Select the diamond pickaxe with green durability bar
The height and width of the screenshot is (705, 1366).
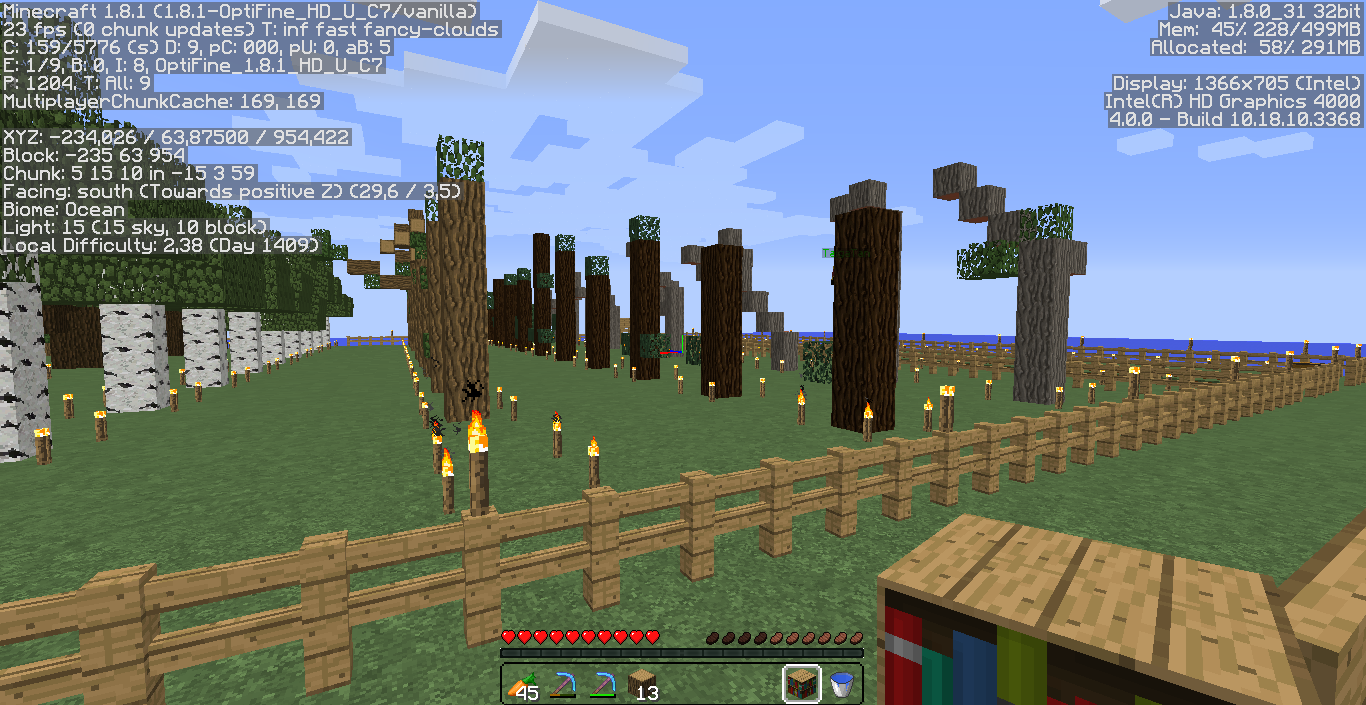(602, 685)
